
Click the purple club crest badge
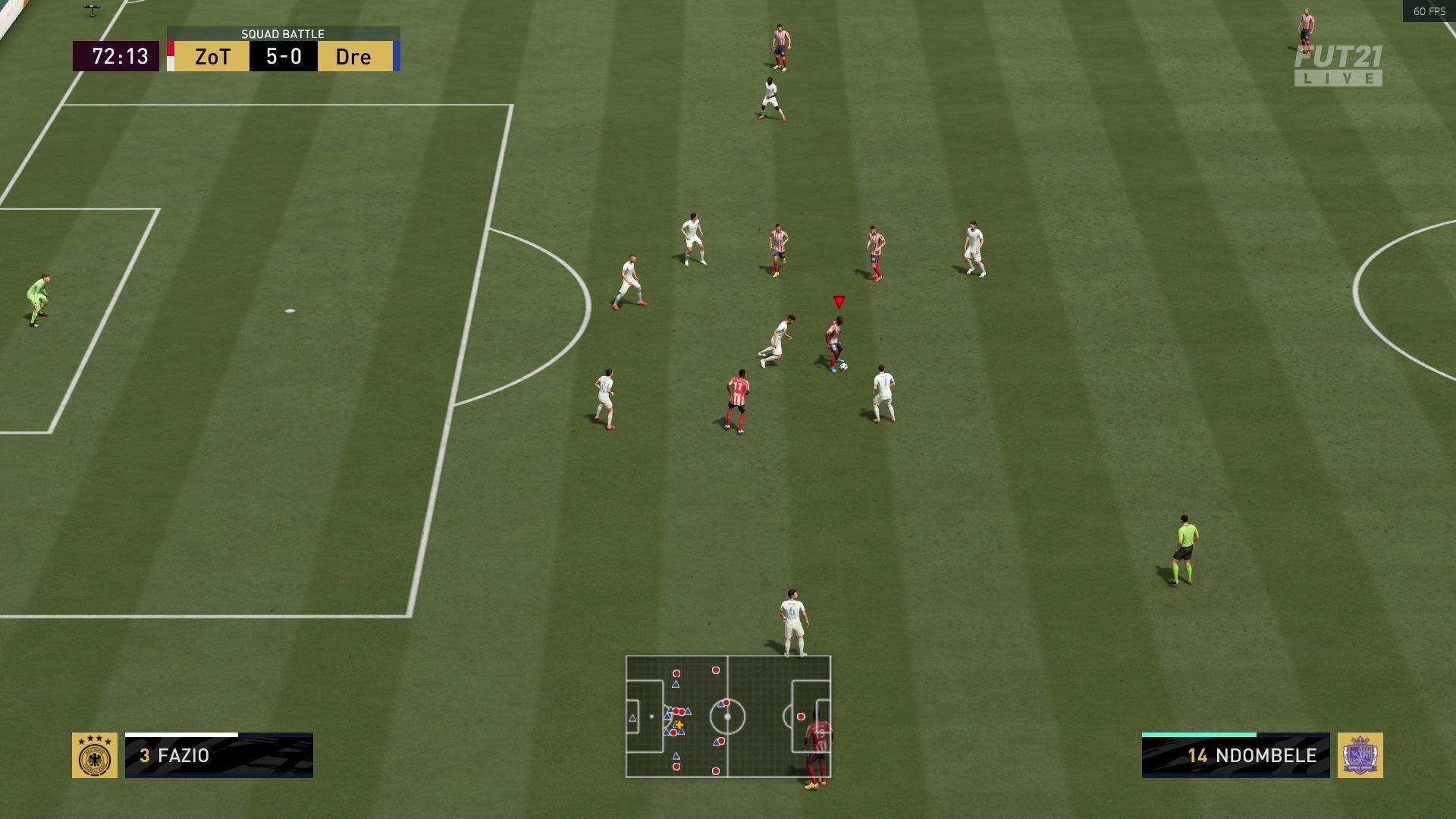(1360, 755)
